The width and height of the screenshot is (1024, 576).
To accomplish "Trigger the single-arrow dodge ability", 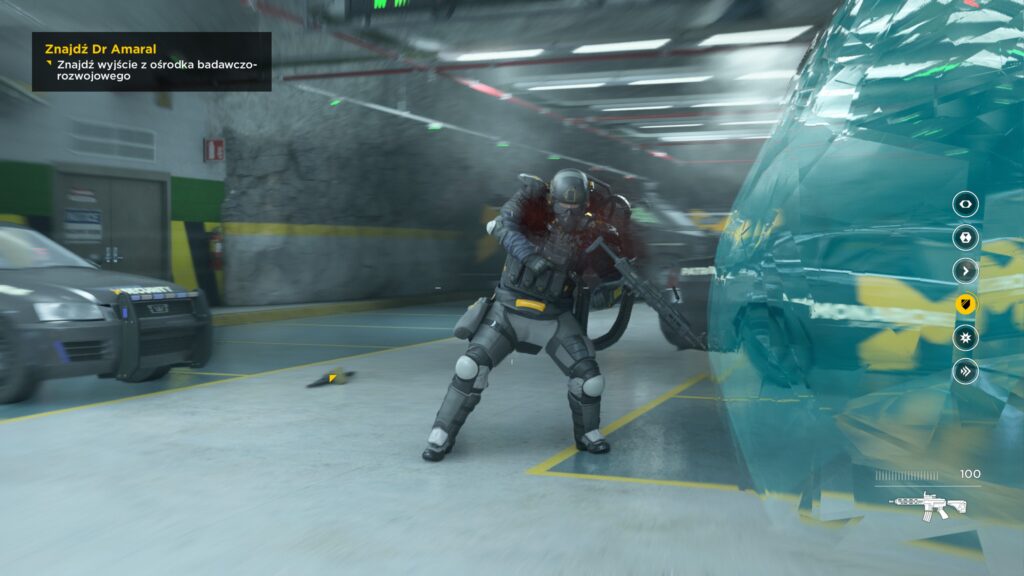I will pos(965,271).
